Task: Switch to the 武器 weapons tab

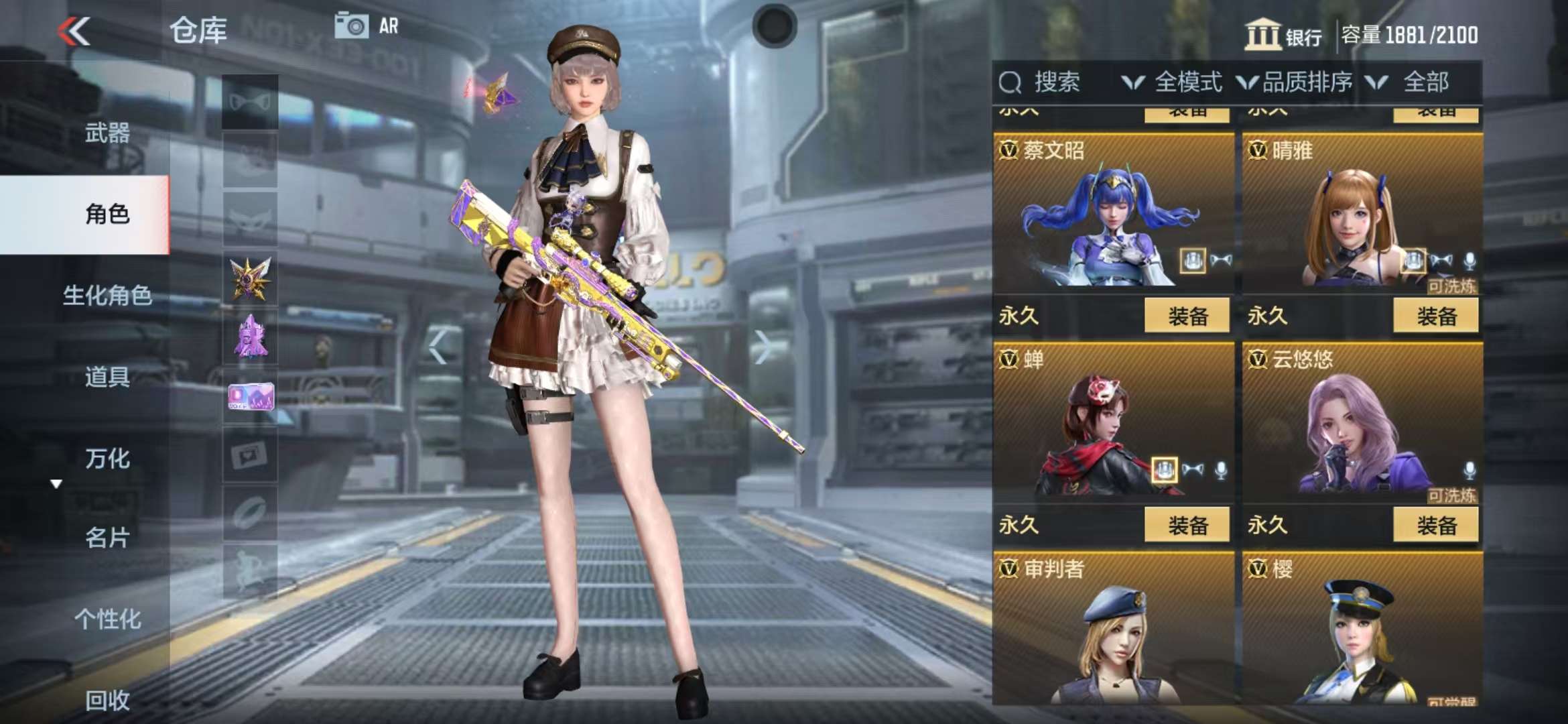Action: 107,133
